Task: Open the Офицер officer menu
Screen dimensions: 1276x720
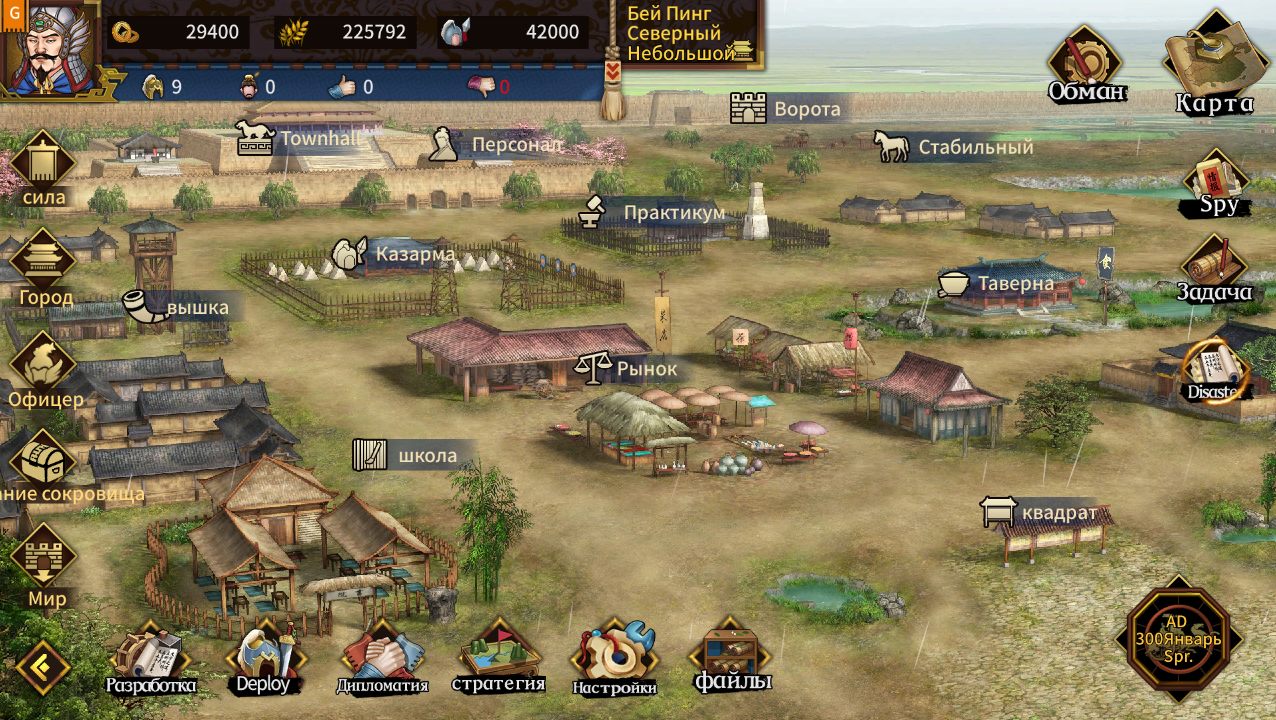Action: click(44, 369)
